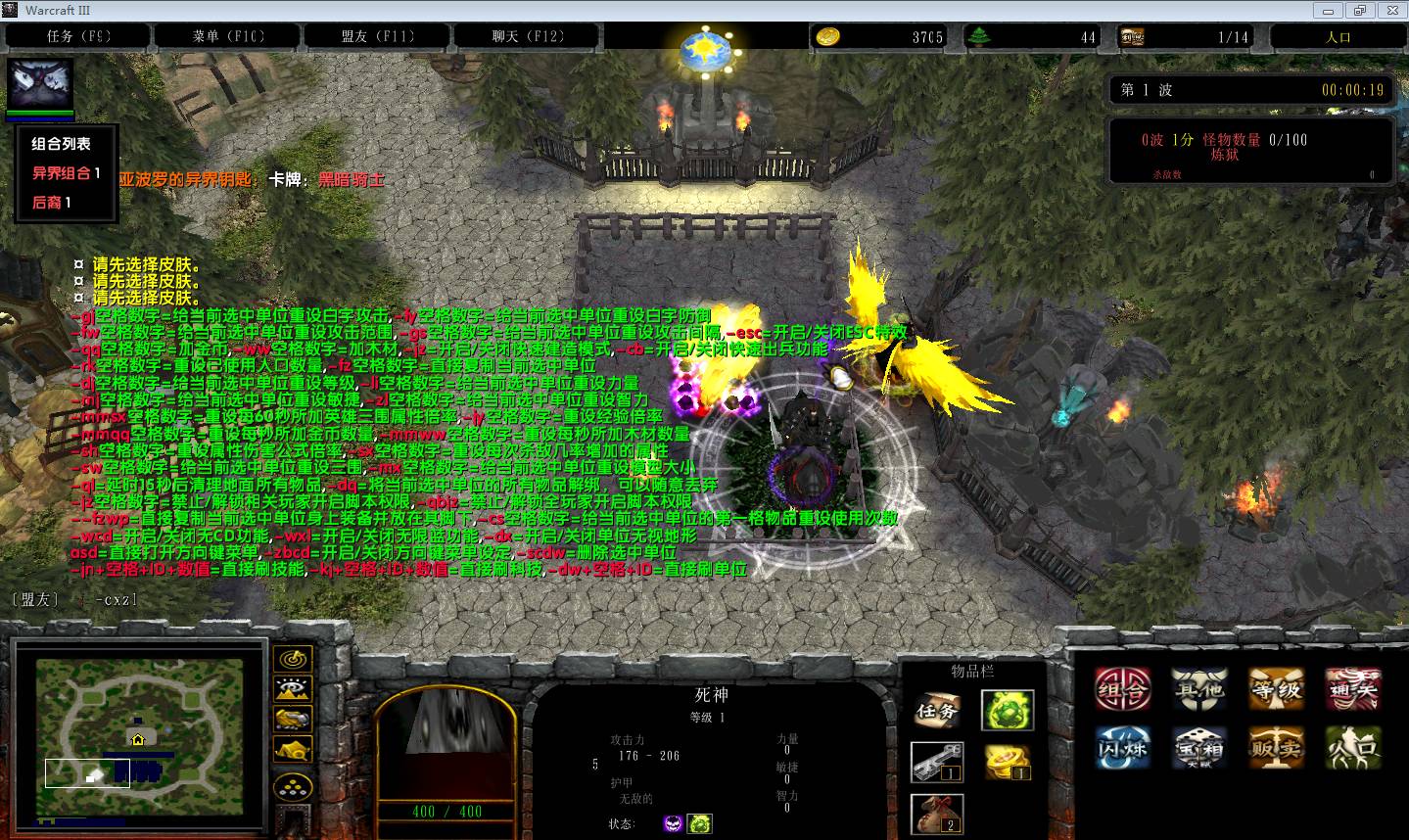Open the 宝箱 treasure chest command
The width and height of the screenshot is (1409, 840).
coord(1199,748)
